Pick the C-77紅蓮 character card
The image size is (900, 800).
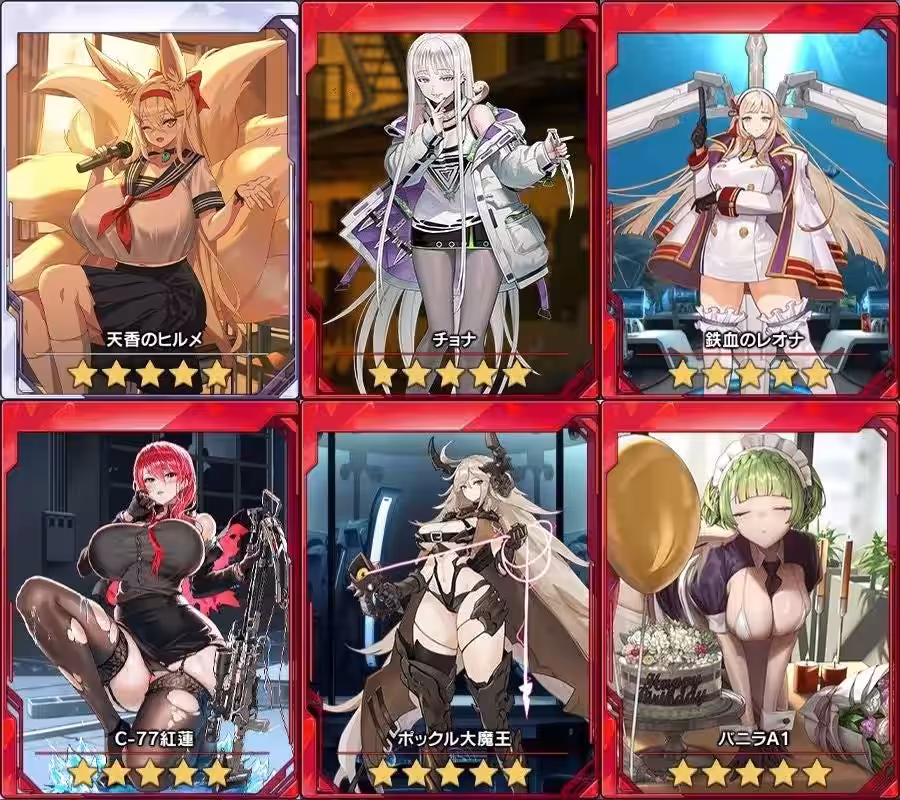150,600
